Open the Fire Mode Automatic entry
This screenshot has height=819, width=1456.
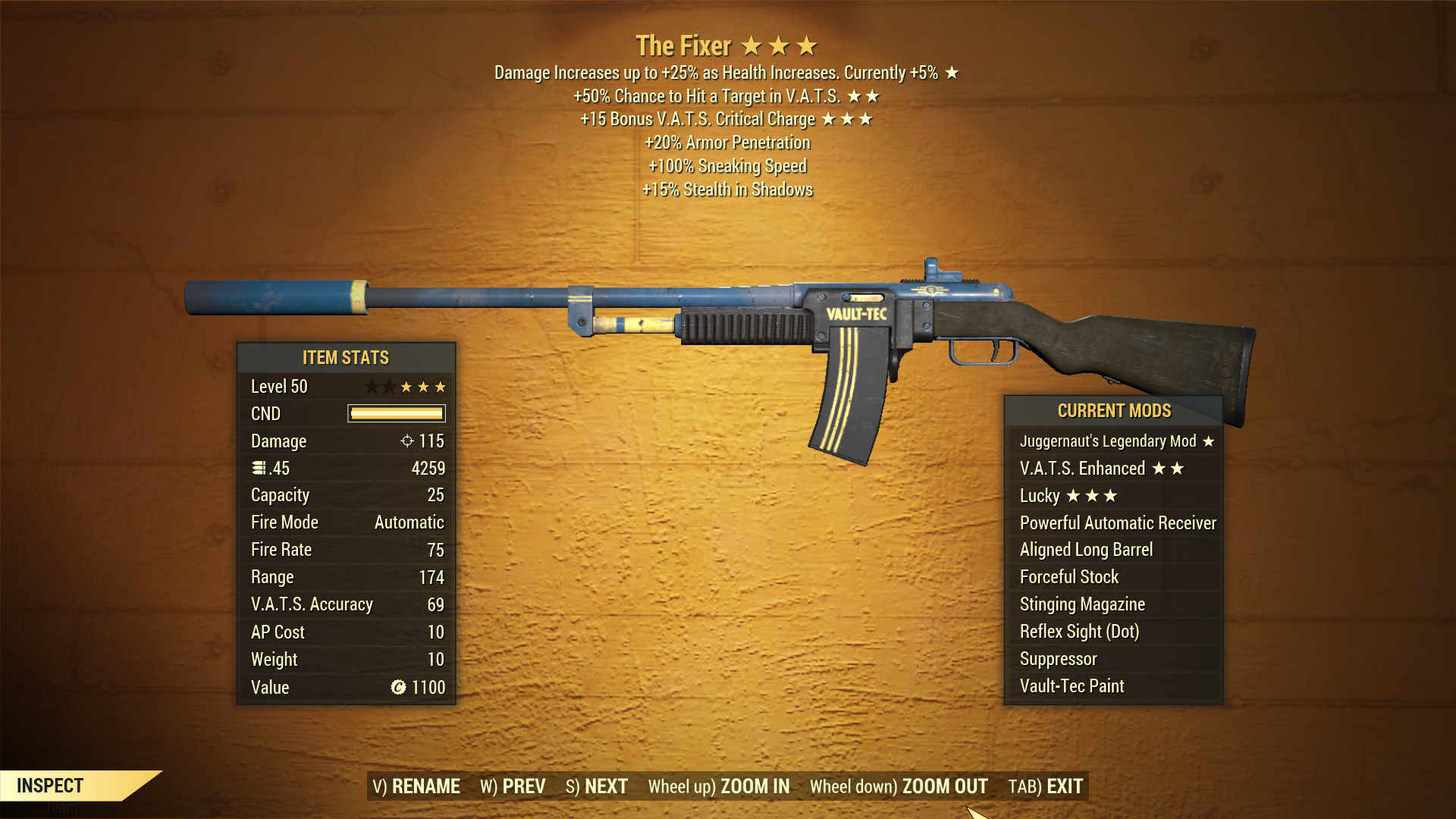[x=345, y=522]
